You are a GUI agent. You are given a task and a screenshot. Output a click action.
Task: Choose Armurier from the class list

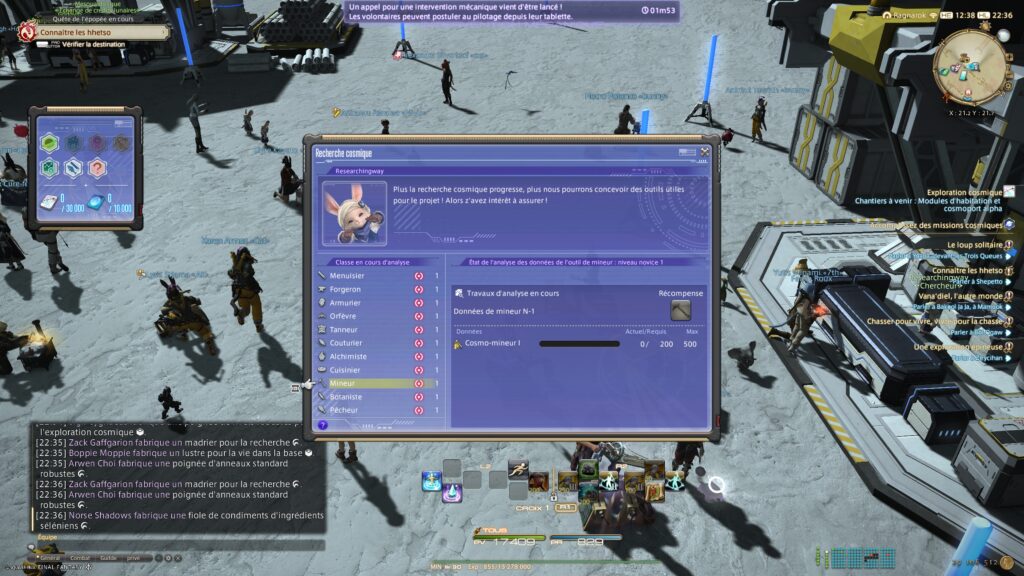pos(345,302)
